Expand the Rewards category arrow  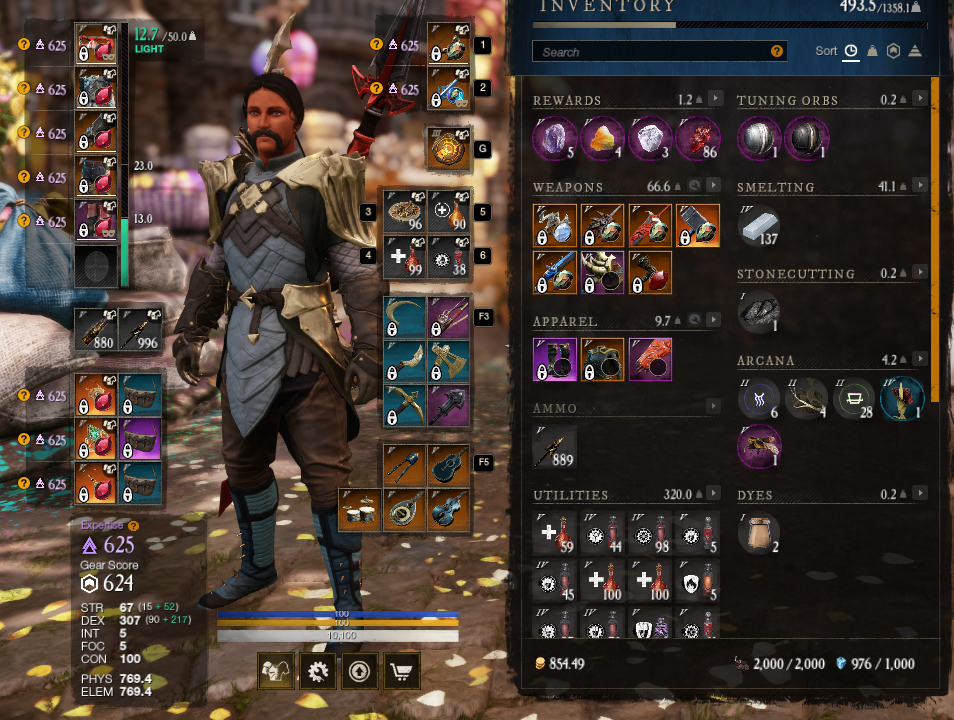click(x=715, y=99)
